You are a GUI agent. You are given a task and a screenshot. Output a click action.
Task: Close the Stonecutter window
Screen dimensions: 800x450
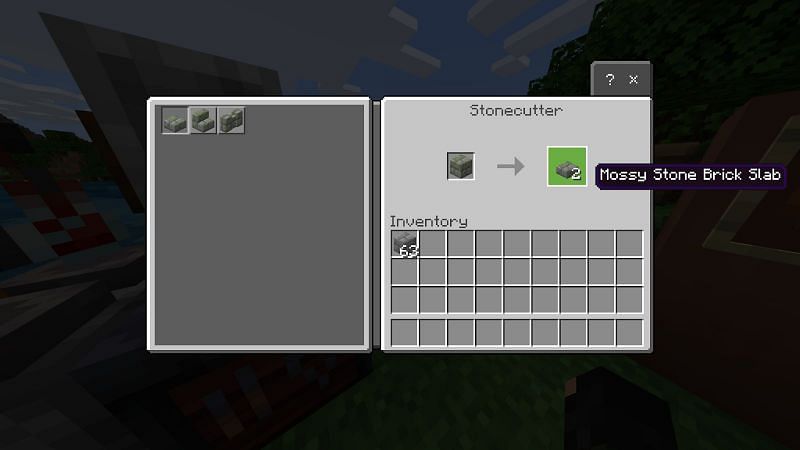click(x=634, y=80)
